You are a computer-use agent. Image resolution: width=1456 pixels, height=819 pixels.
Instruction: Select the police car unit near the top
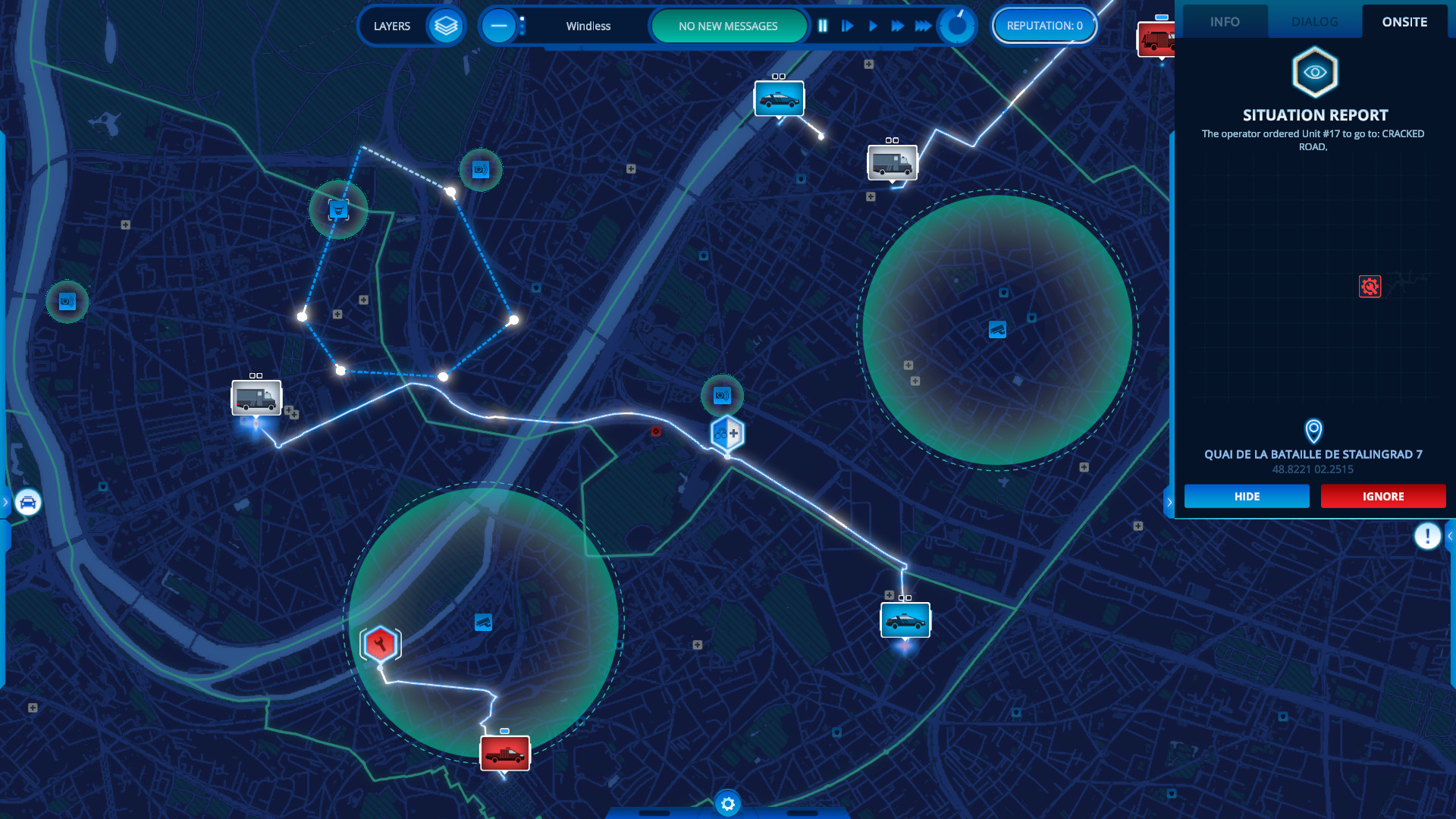coord(779,99)
